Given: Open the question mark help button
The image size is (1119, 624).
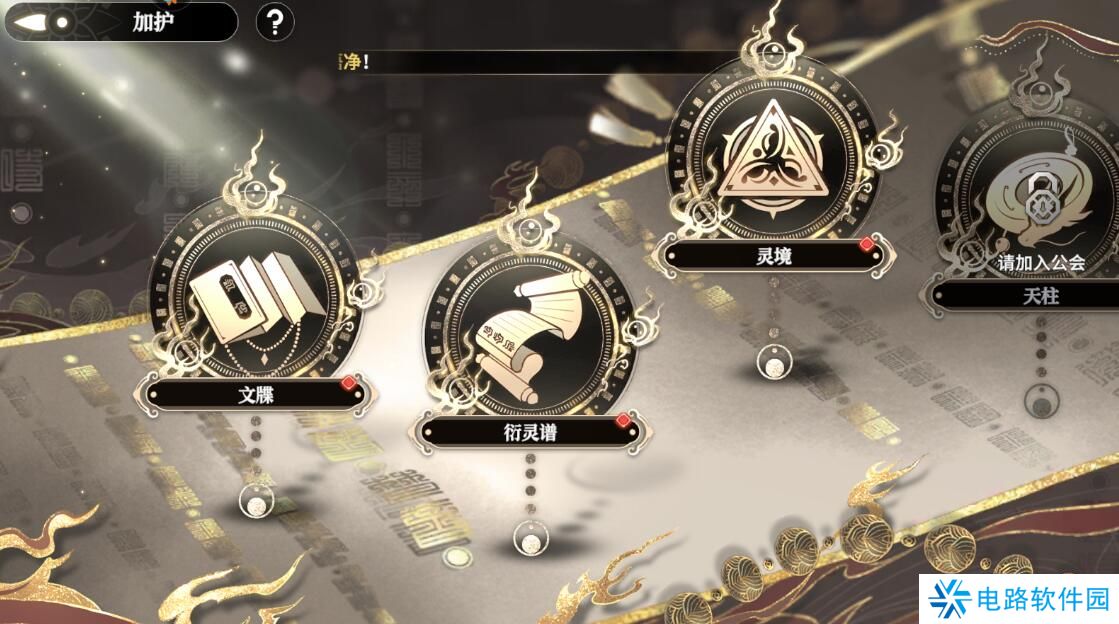Looking at the screenshot, I should pos(275,22).
